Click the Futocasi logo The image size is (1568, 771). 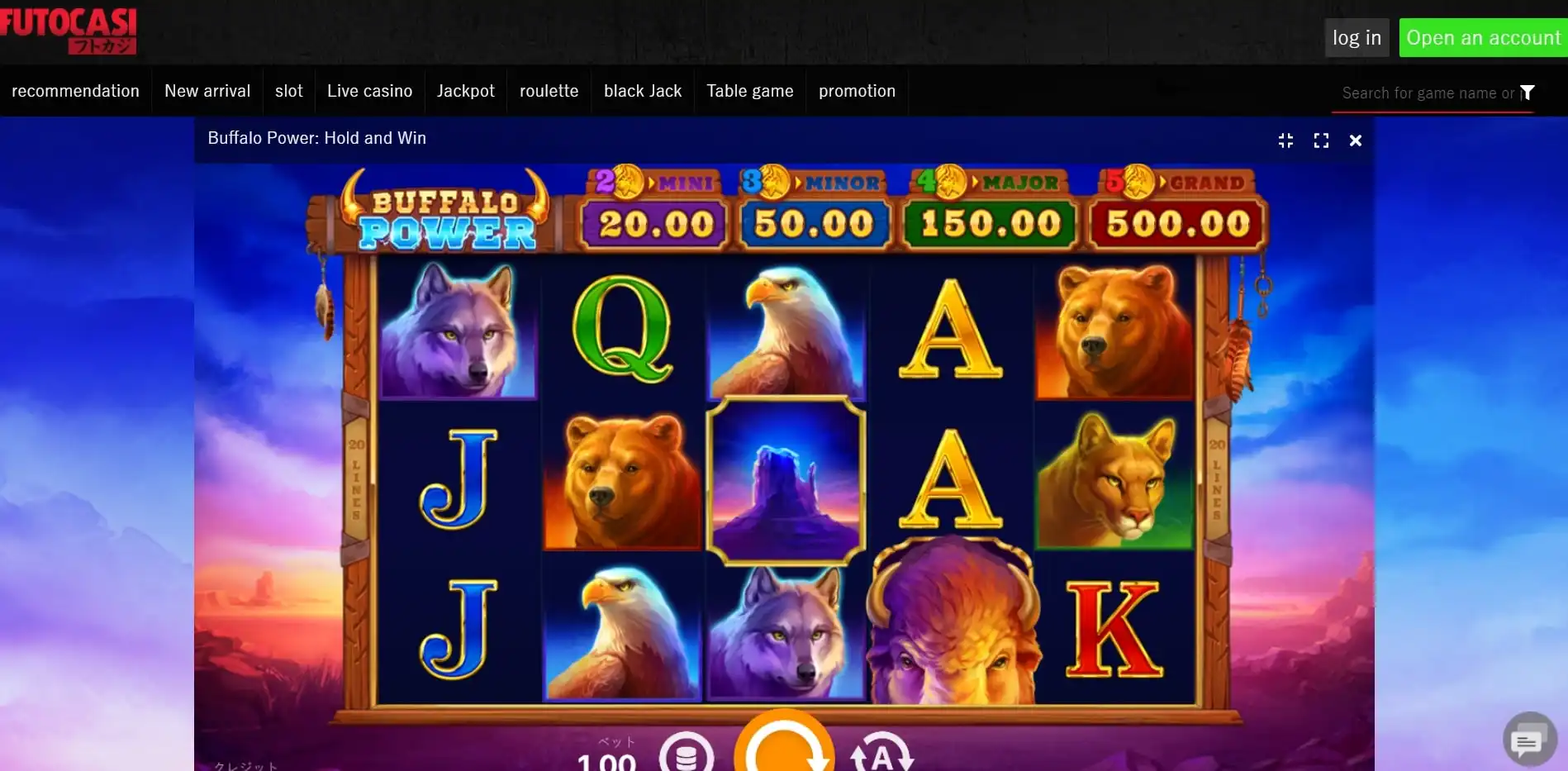(x=69, y=30)
